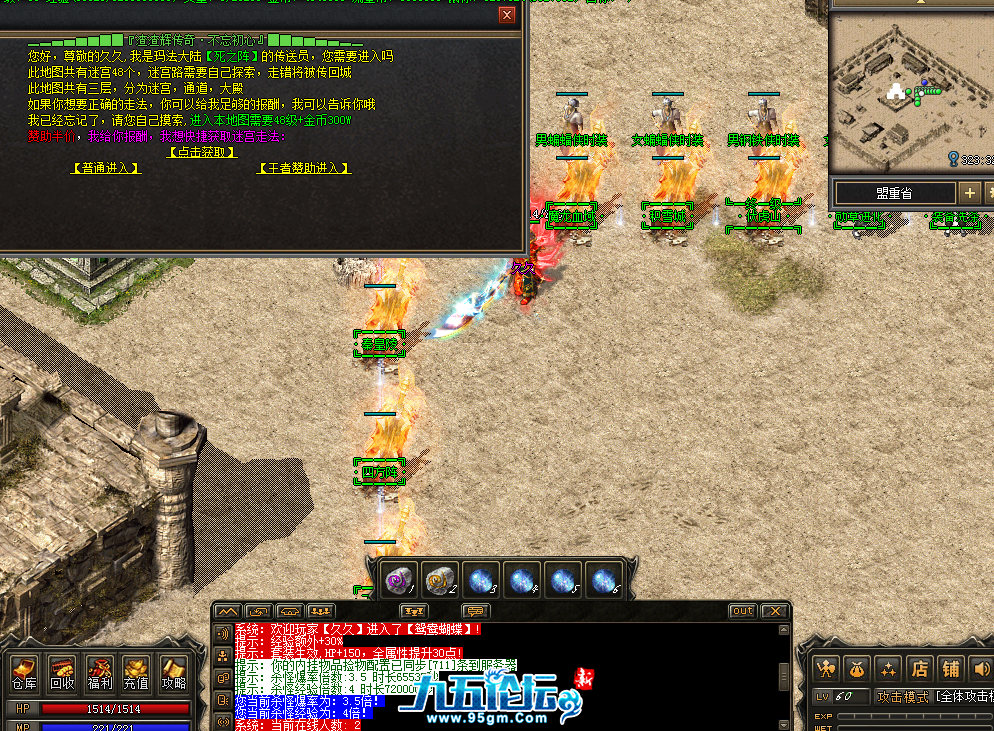The height and width of the screenshot is (731, 994).
Task: Open the 铺 stall button
Action: click(x=951, y=668)
